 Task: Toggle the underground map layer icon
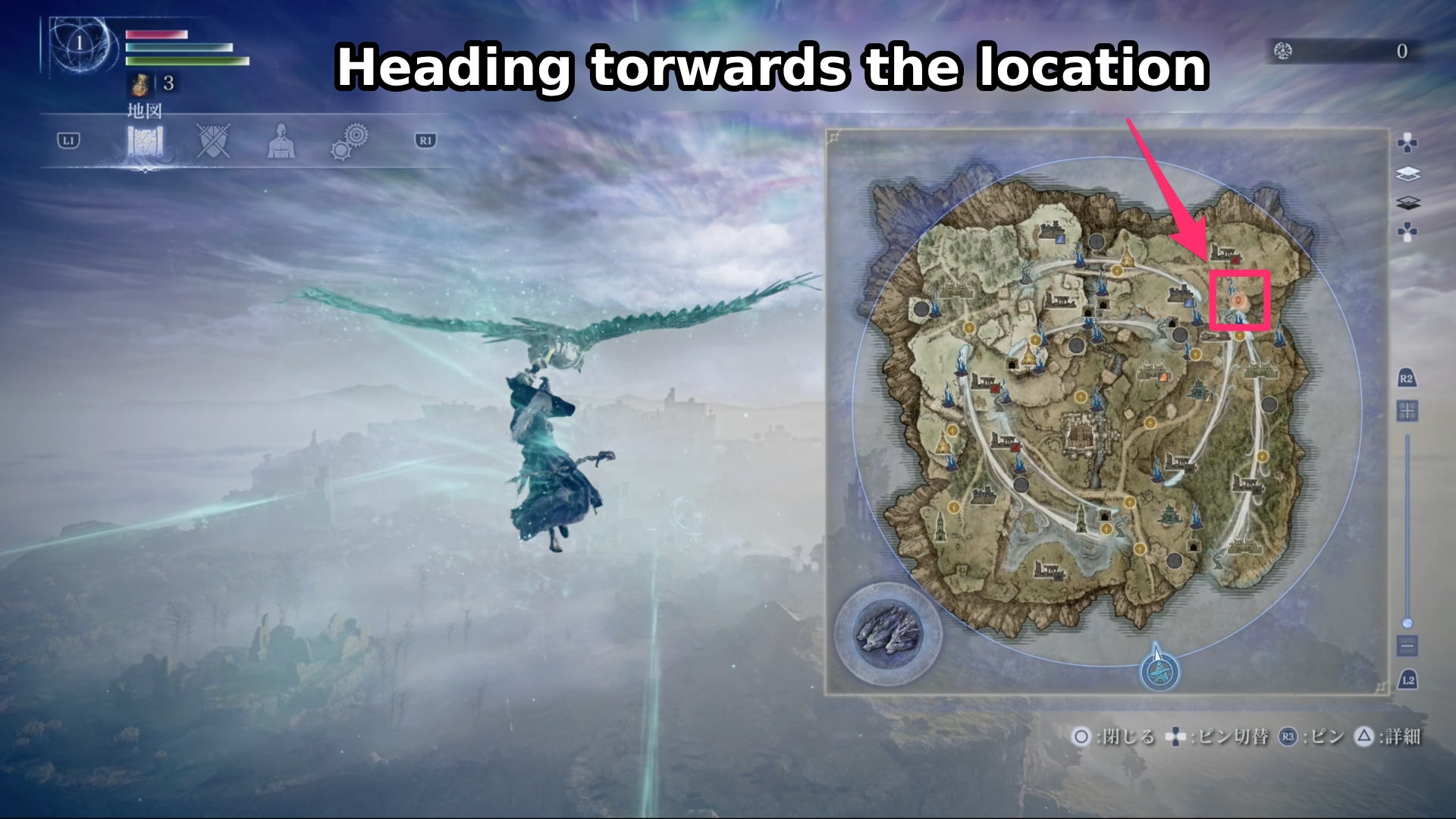coord(1408,203)
